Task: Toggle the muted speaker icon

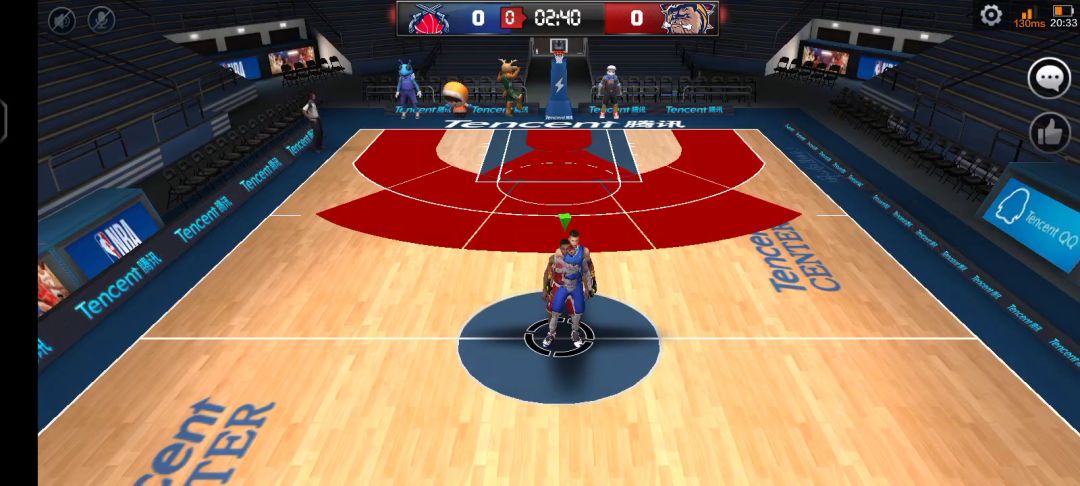Action: click(62, 19)
